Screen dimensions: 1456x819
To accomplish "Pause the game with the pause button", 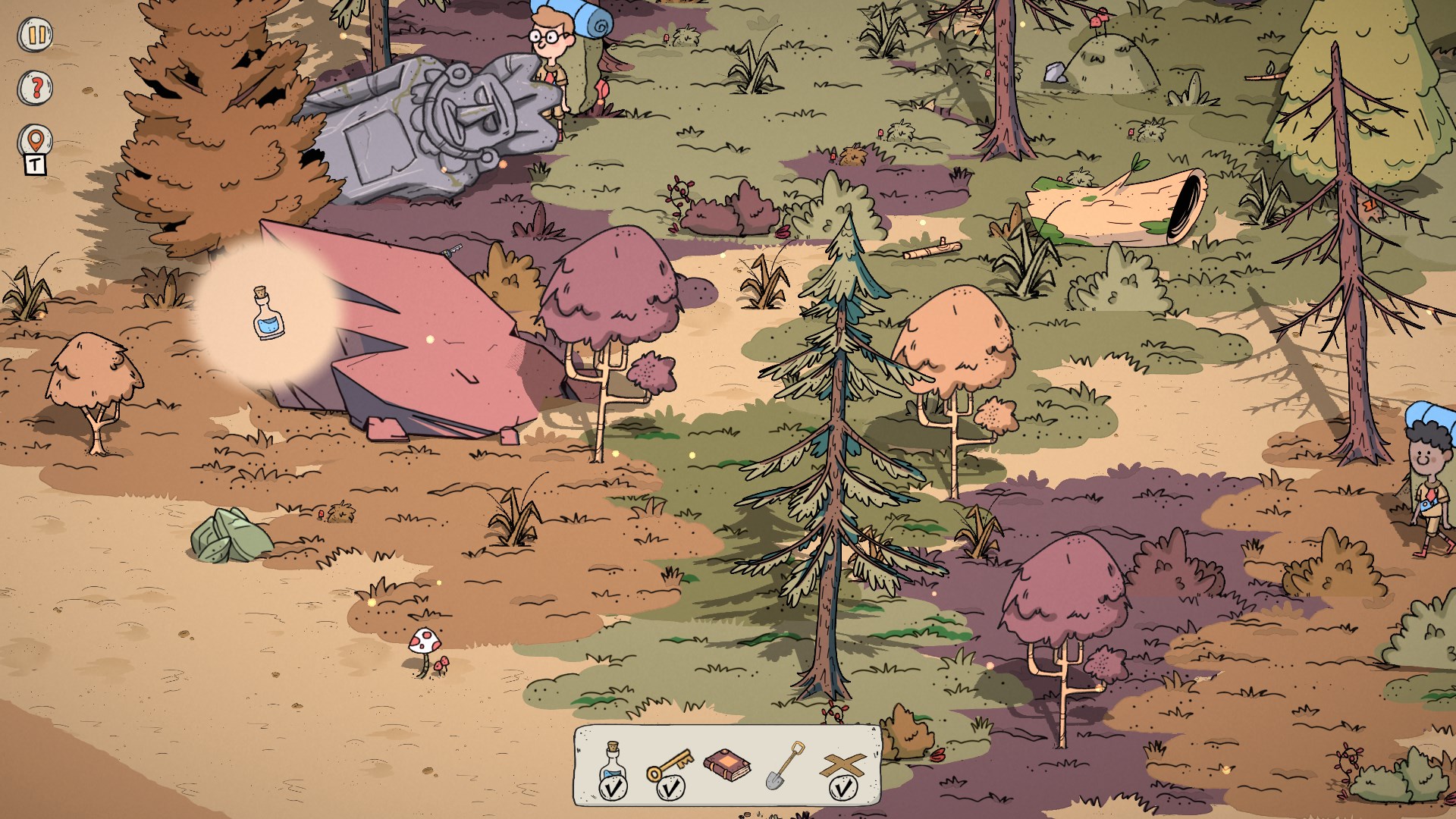I will coord(35,36).
